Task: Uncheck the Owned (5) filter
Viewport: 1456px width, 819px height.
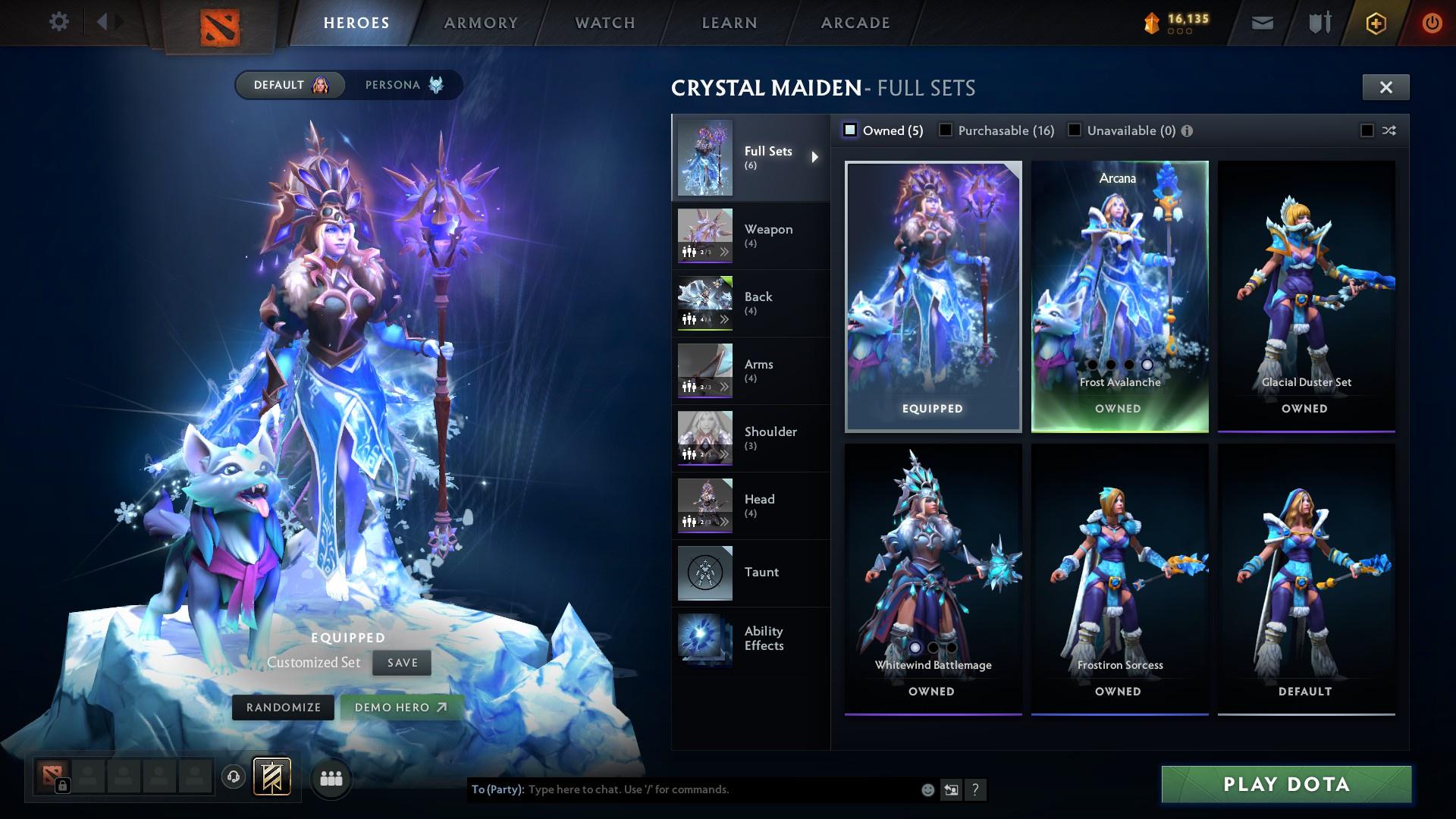Action: 851,130
